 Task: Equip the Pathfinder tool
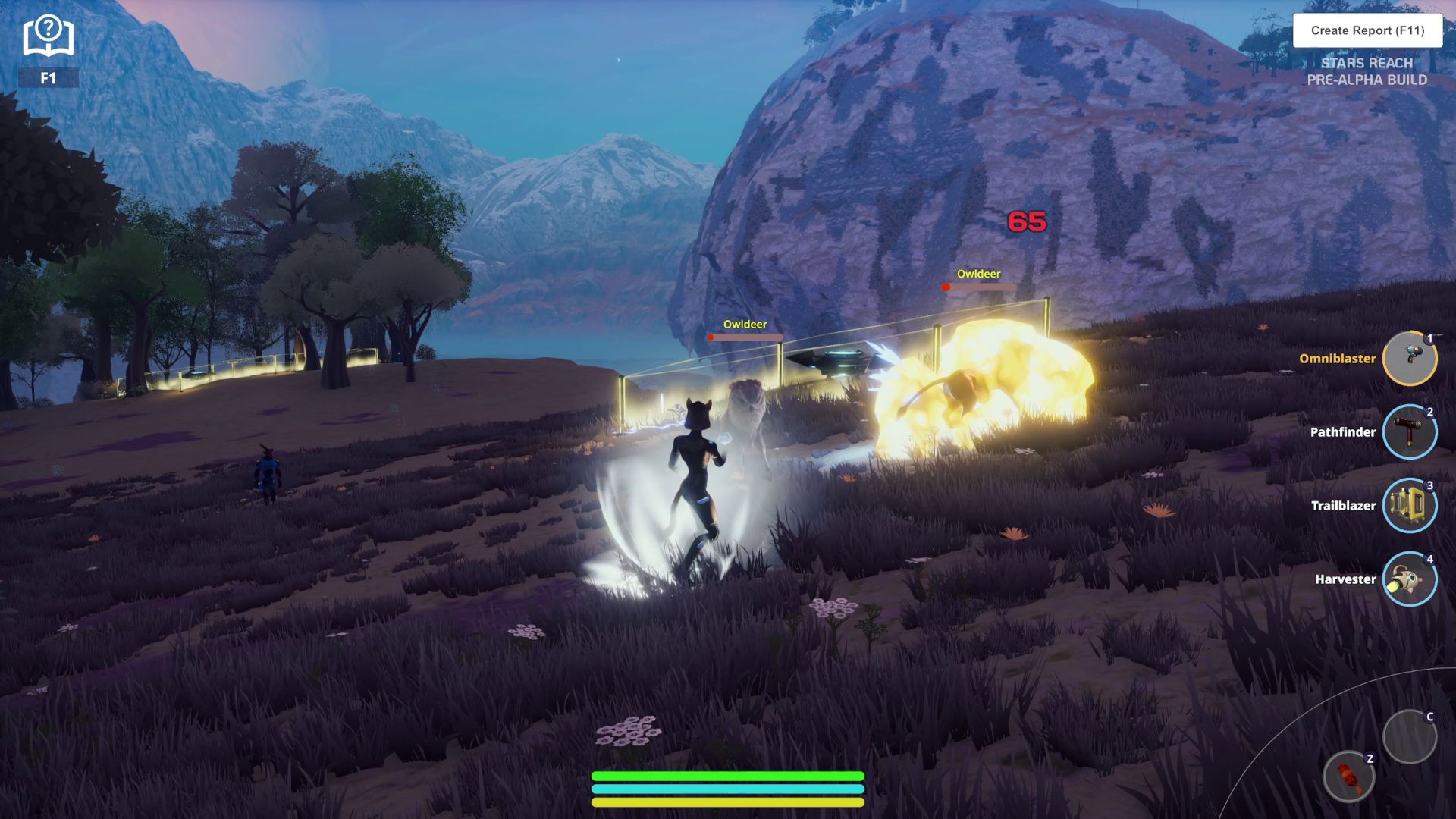pyautogui.click(x=1409, y=432)
